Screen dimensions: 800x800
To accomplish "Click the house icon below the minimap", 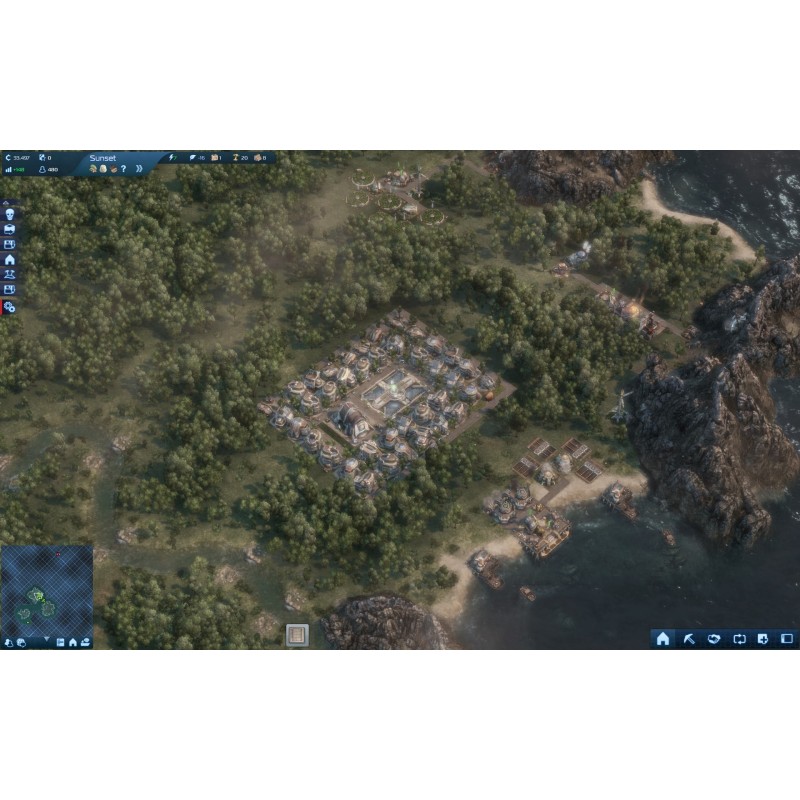I will (73, 642).
